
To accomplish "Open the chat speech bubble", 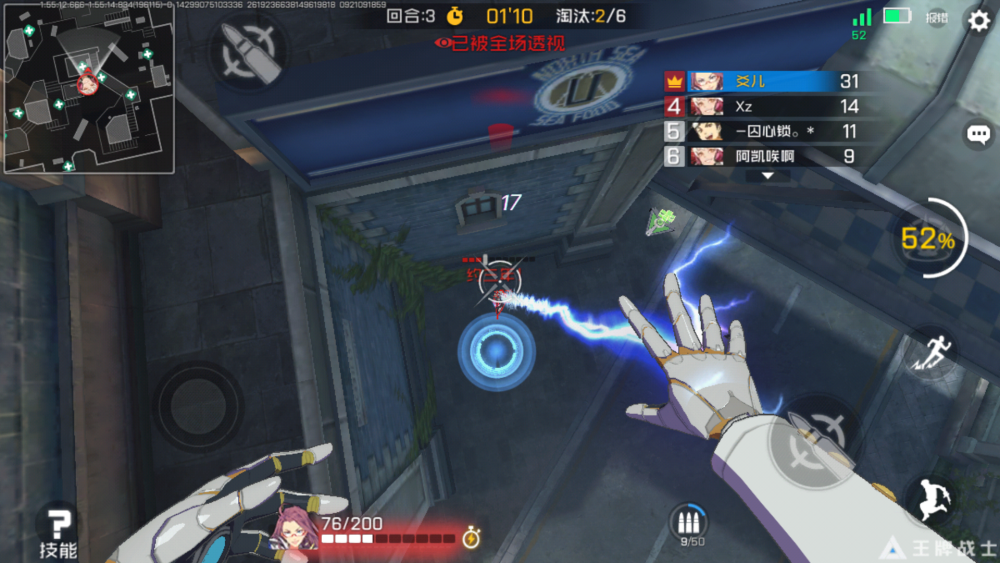I will (978, 134).
